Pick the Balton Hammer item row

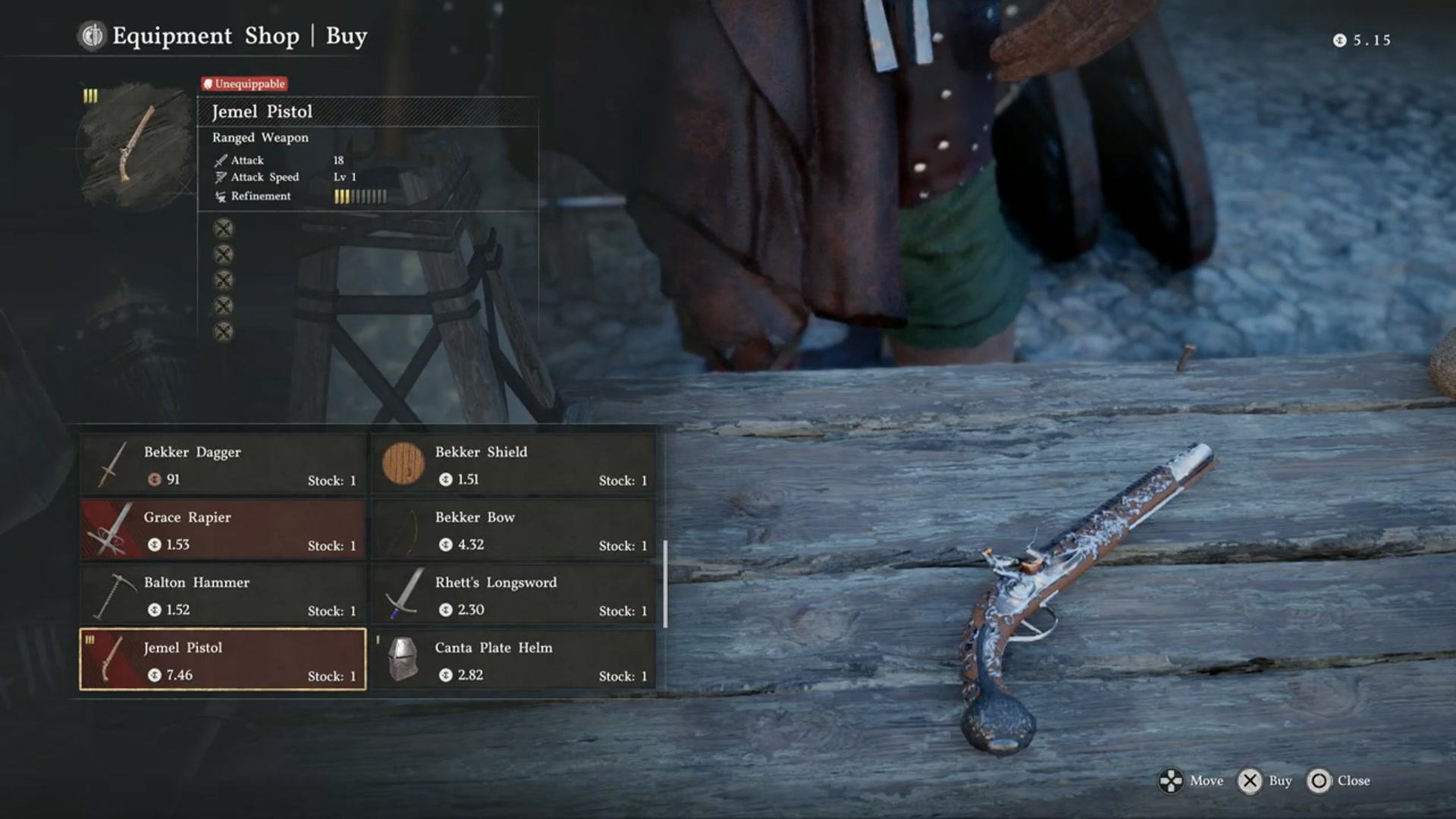223,595
